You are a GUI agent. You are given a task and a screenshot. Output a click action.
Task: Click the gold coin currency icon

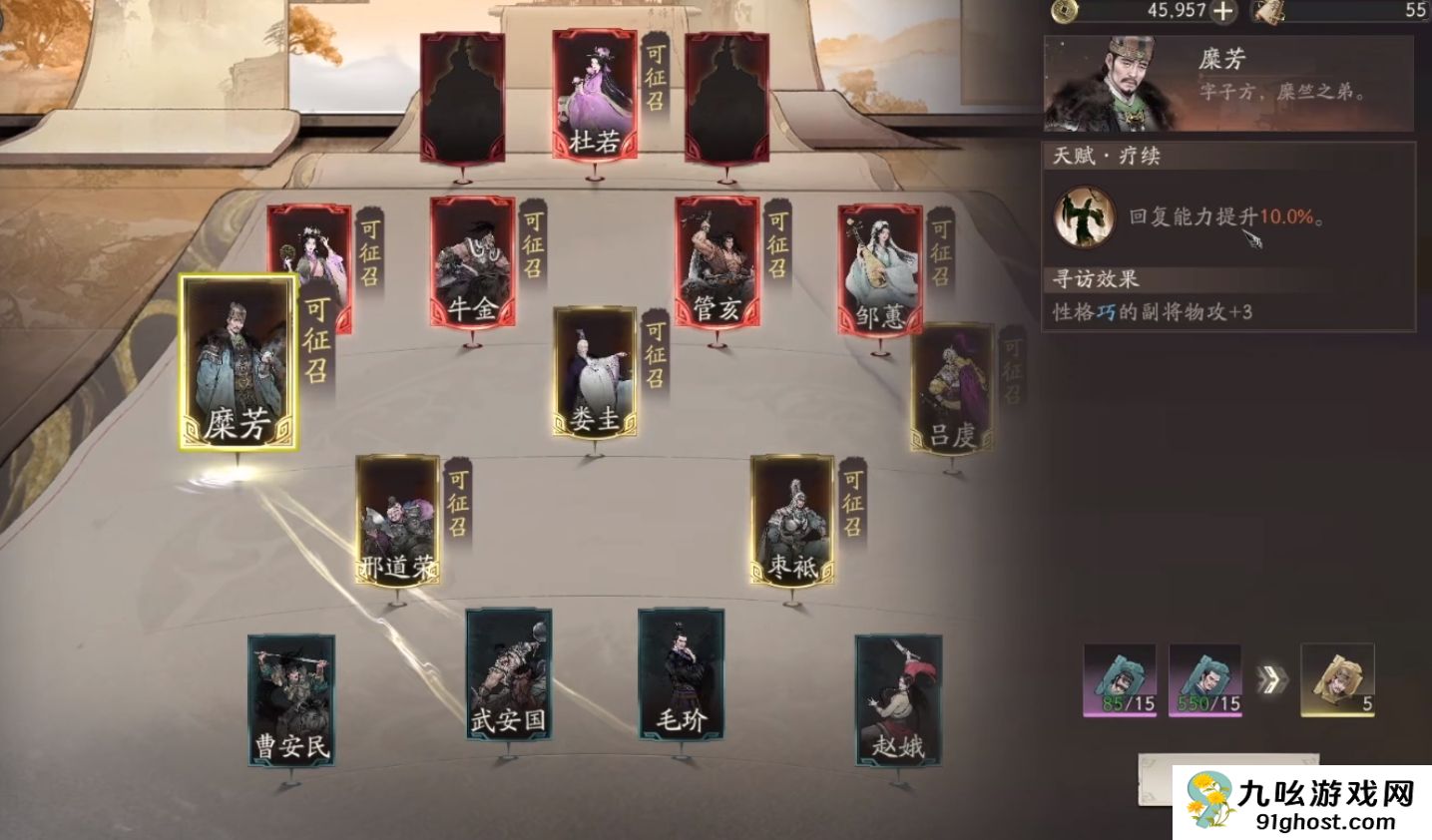[x=1066, y=12]
